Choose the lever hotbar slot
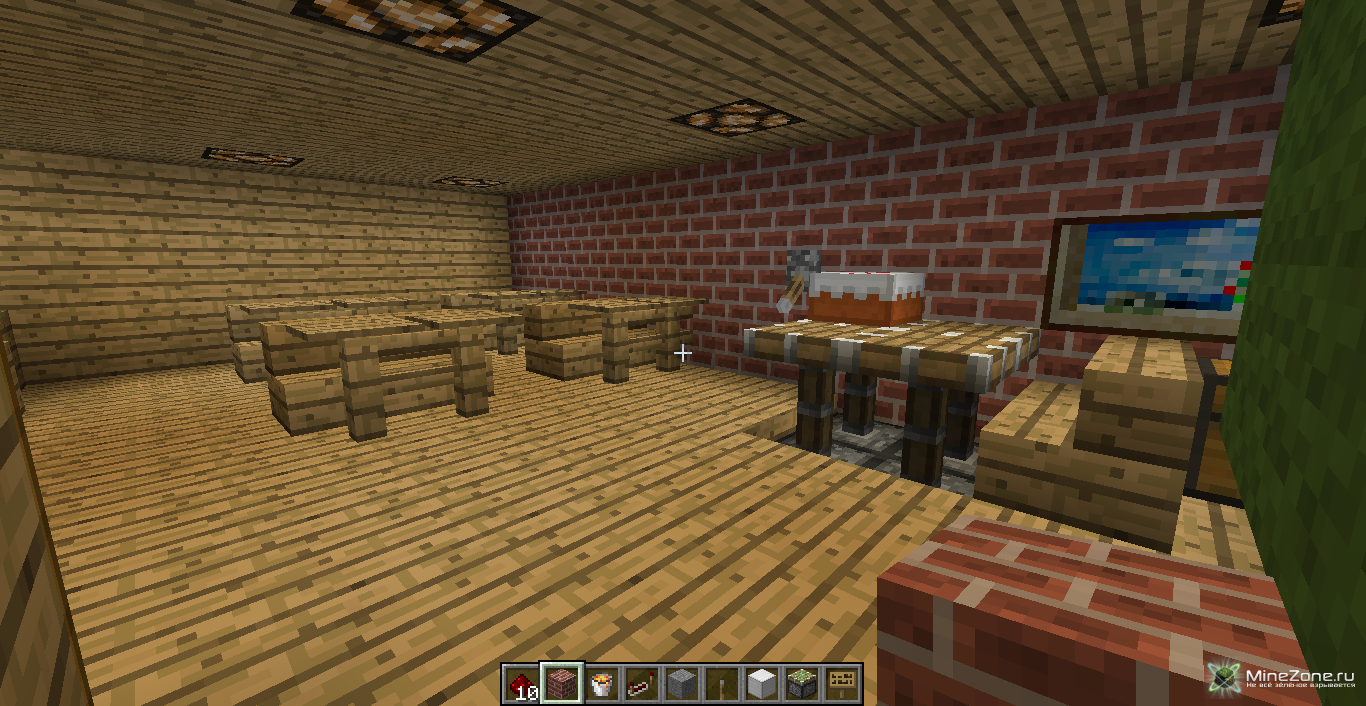 pos(722,684)
